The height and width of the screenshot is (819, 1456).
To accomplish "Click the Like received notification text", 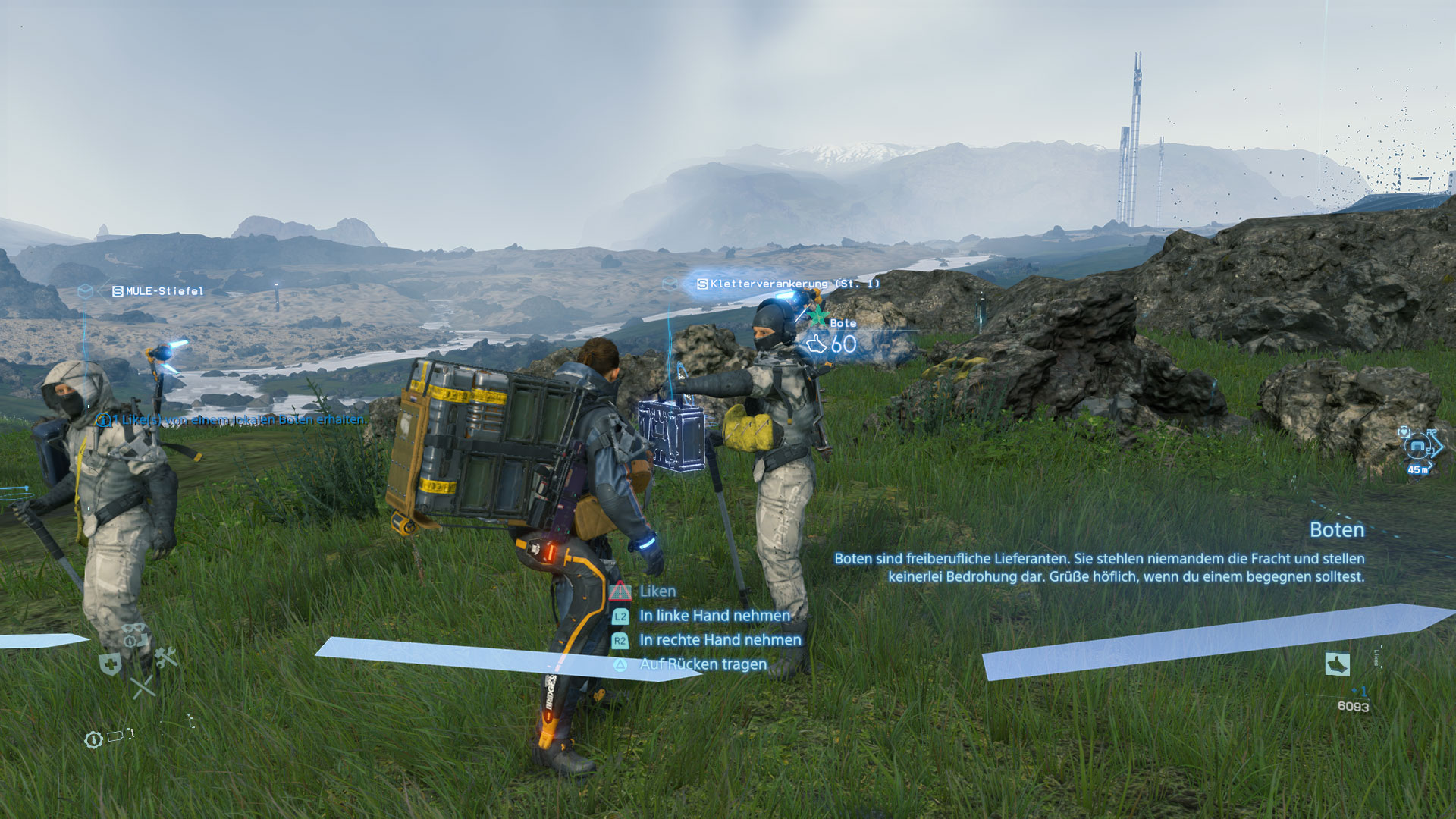I will point(232,419).
